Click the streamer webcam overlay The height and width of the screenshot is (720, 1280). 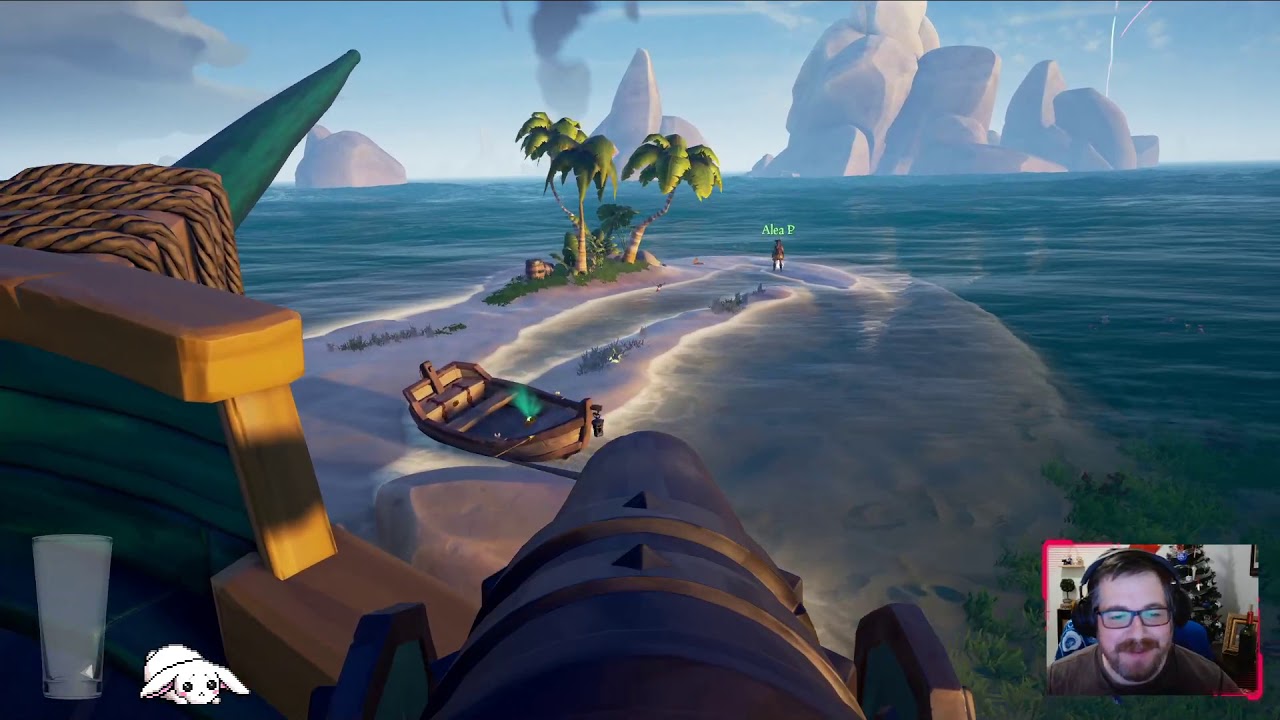coord(1151,620)
